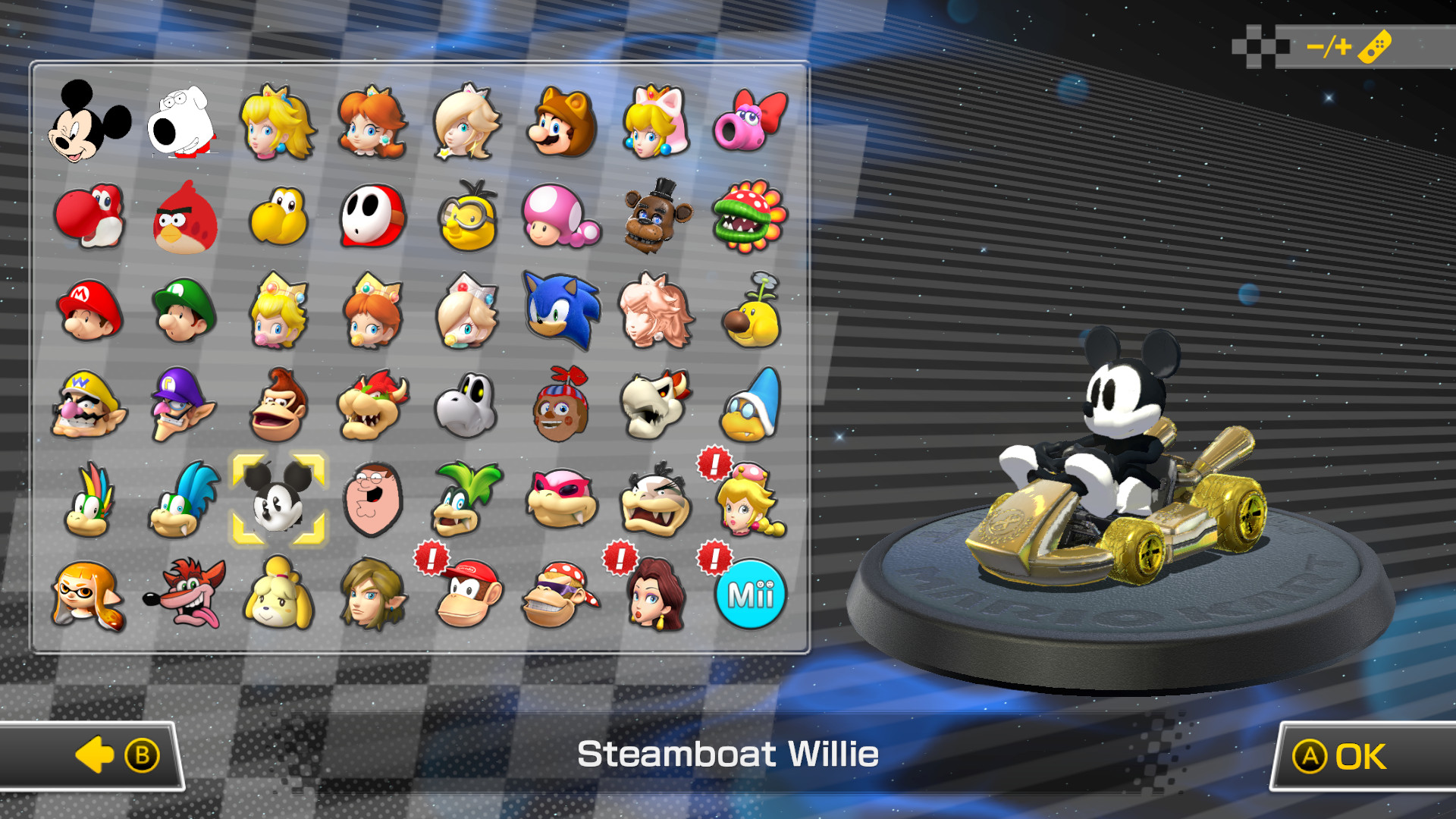Viewport: 1456px width, 819px height.
Task: Select Brian Griffin as your racer
Action: [184, 125]
